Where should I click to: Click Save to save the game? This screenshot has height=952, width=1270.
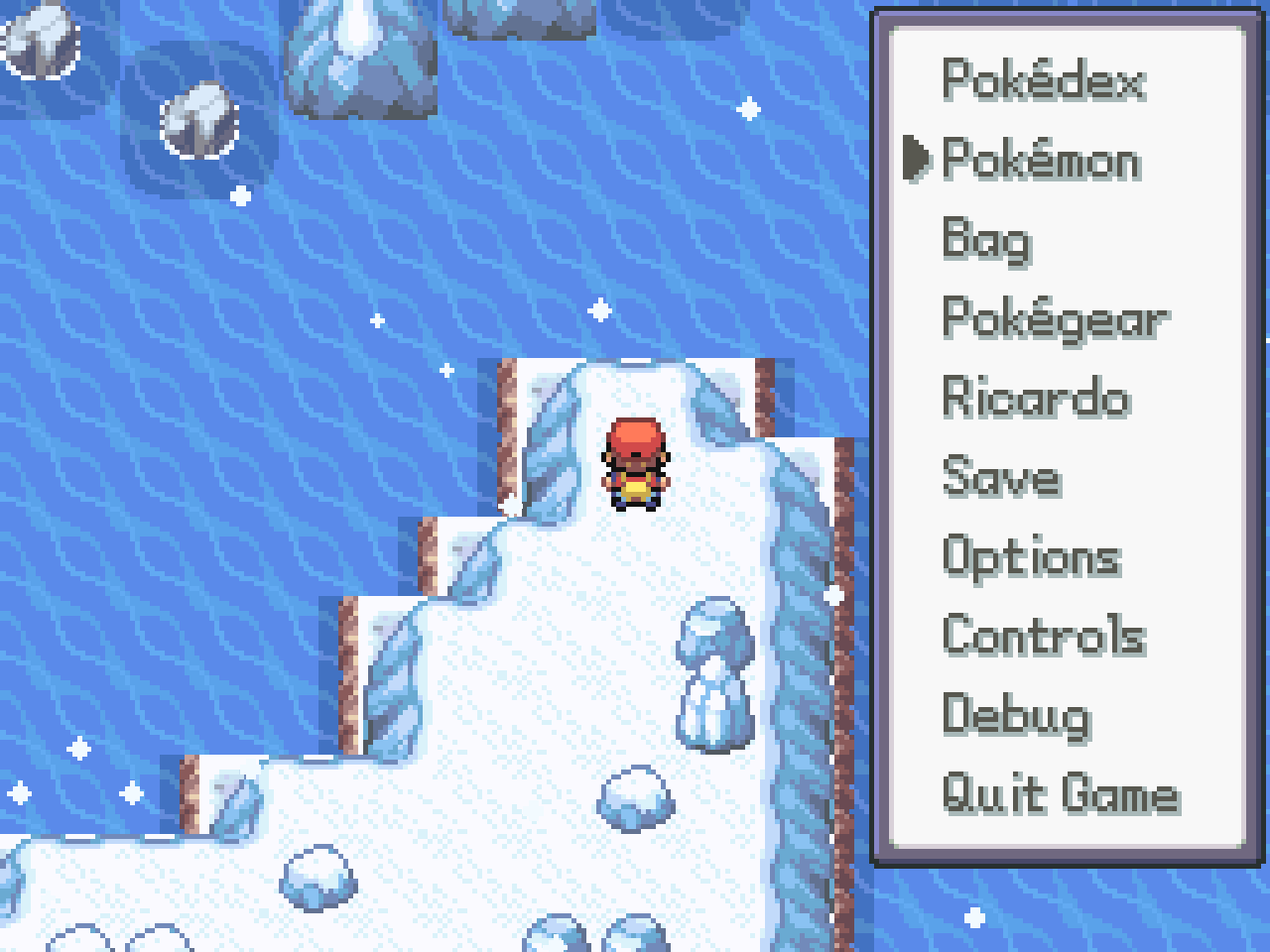1001,477
